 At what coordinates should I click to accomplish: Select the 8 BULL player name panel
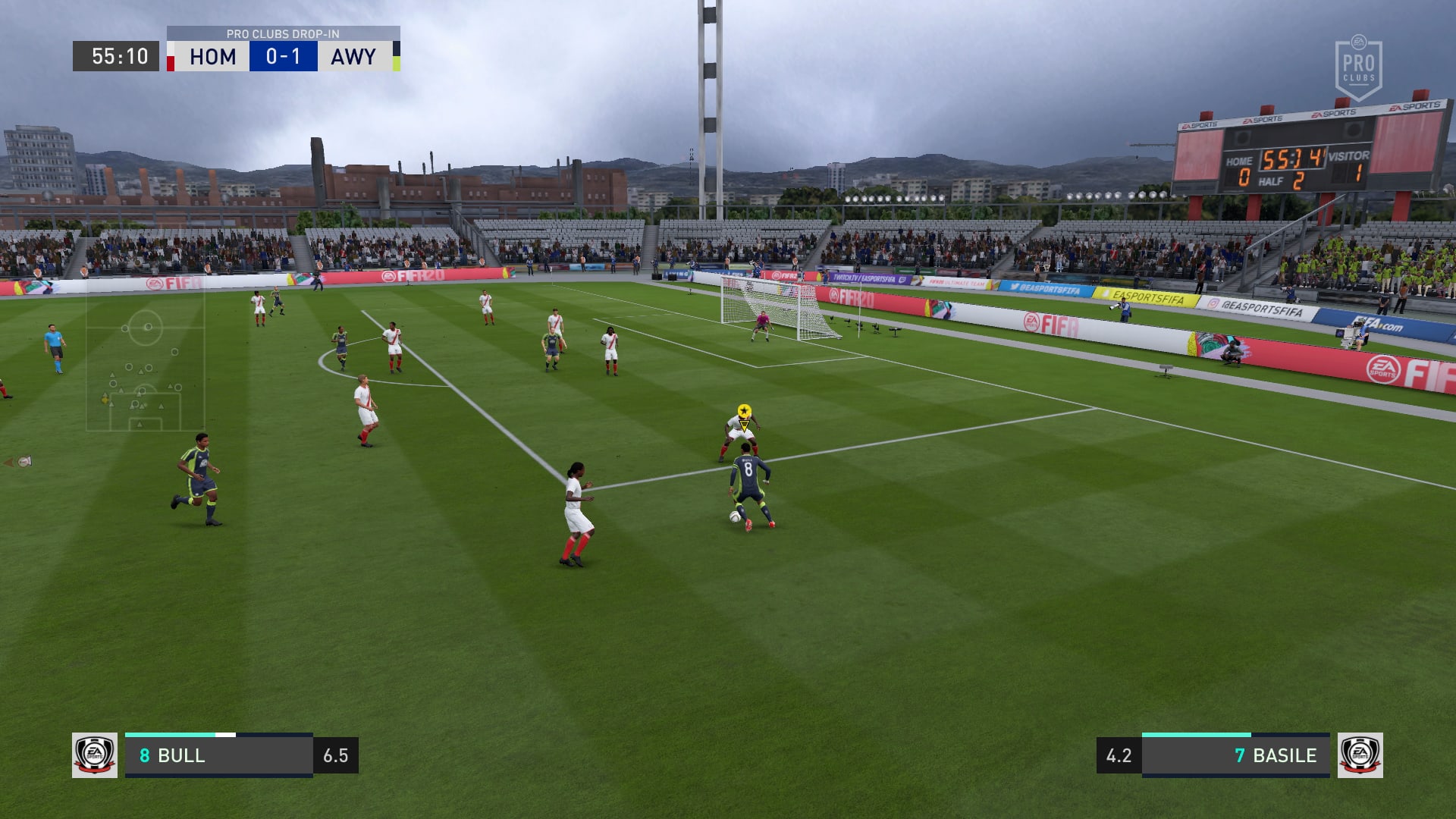point(218,755)
